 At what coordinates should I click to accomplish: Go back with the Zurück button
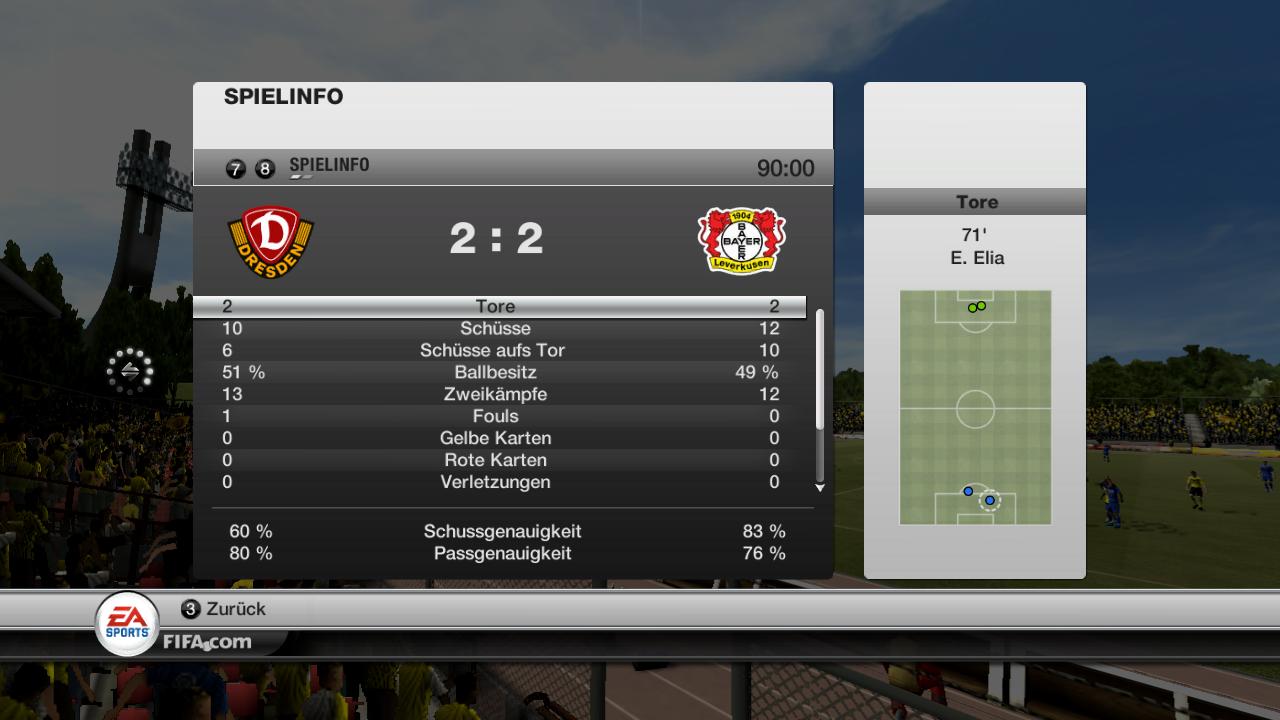[223, 609]
